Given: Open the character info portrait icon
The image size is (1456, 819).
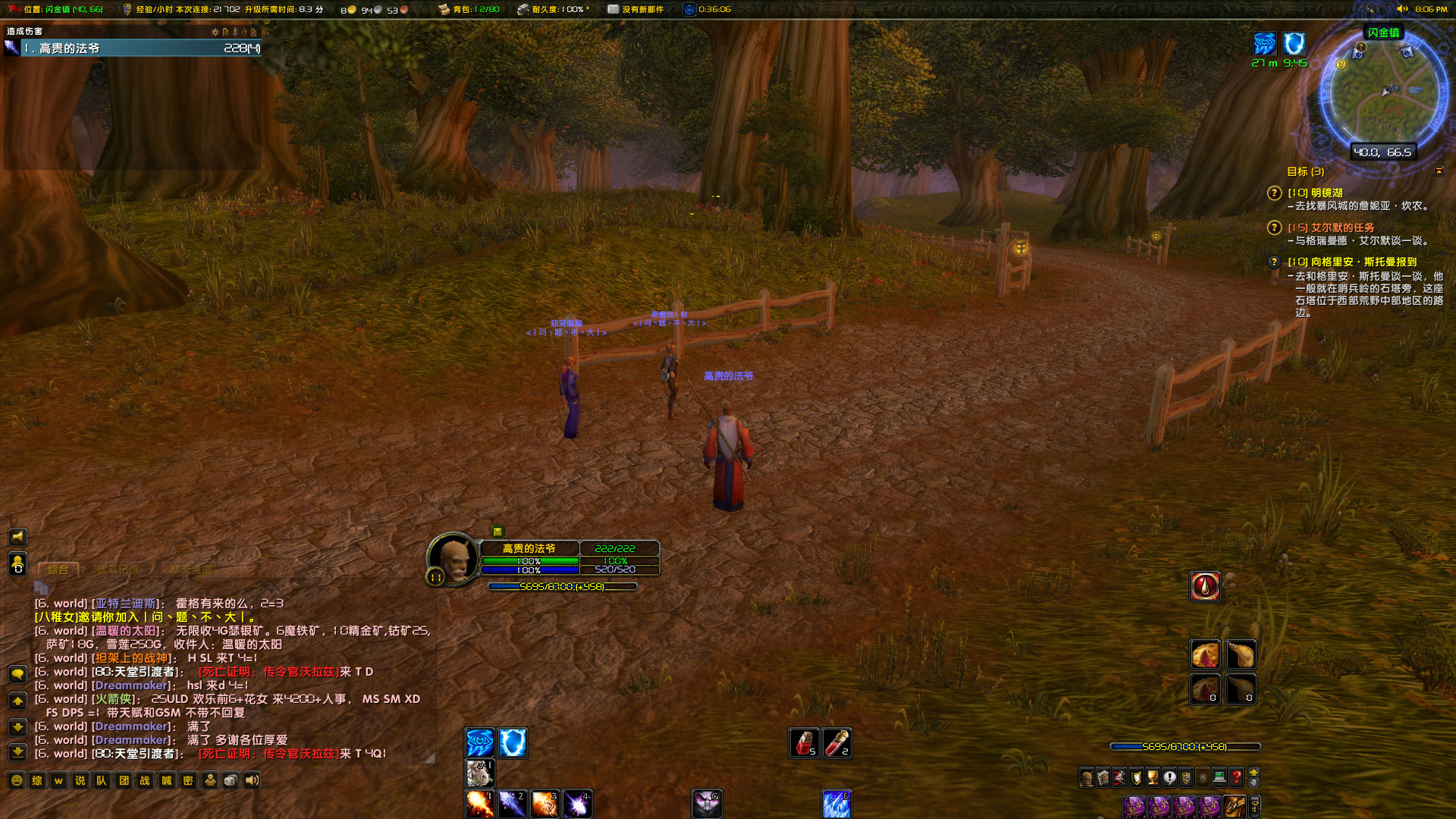Looking at the screenshot, I should coord(1087,778).
